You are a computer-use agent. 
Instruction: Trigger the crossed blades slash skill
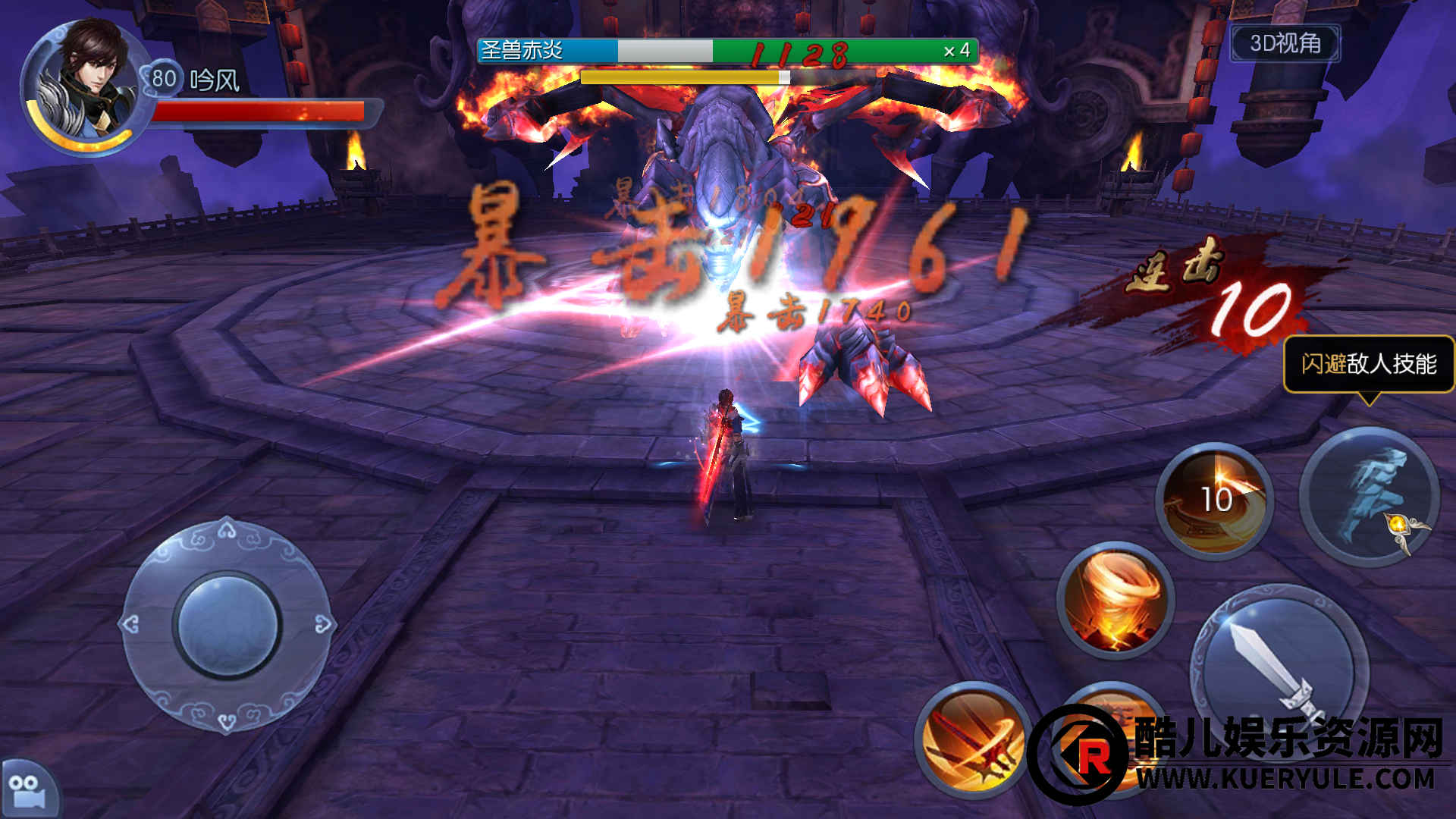(x=973, y=739)
